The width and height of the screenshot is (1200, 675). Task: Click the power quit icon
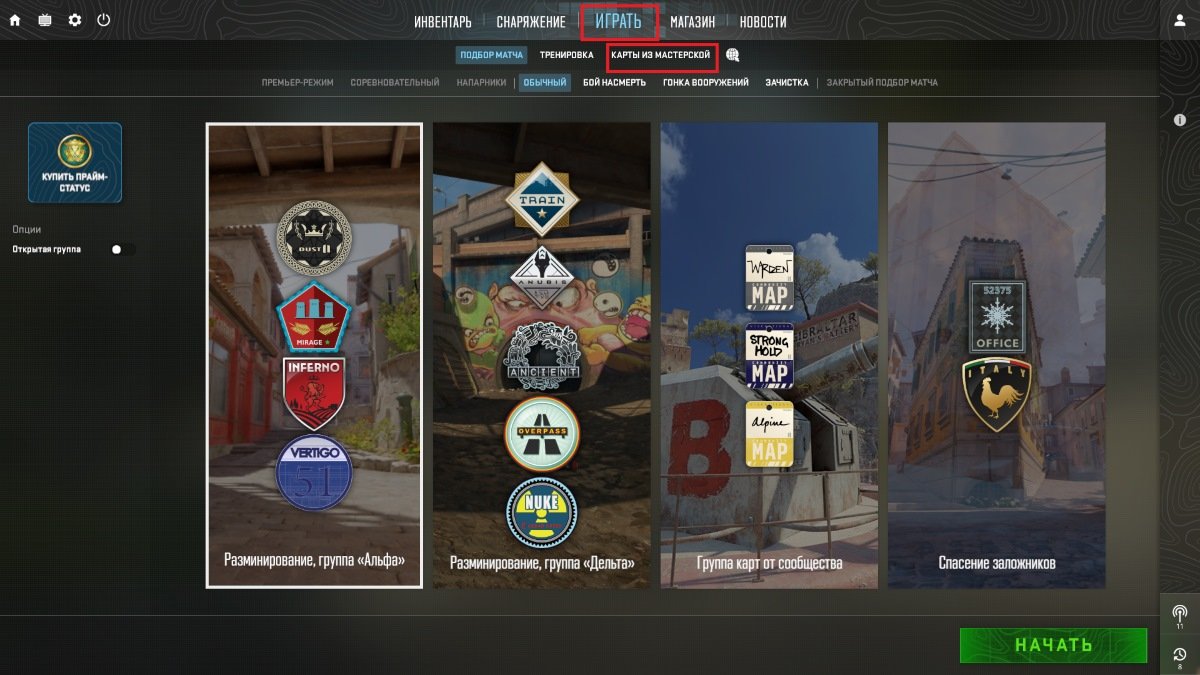pos(104,20)
